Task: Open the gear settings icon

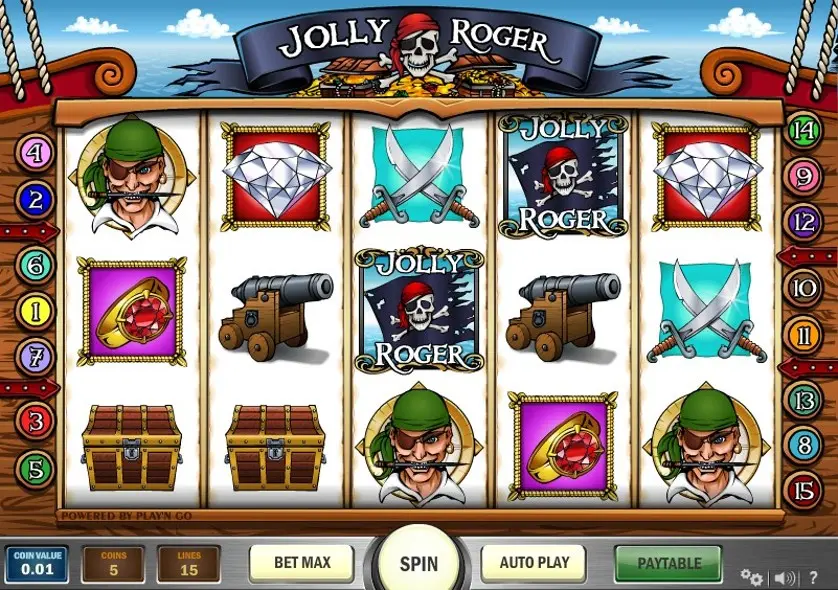Action: click(x=751, y=576)
